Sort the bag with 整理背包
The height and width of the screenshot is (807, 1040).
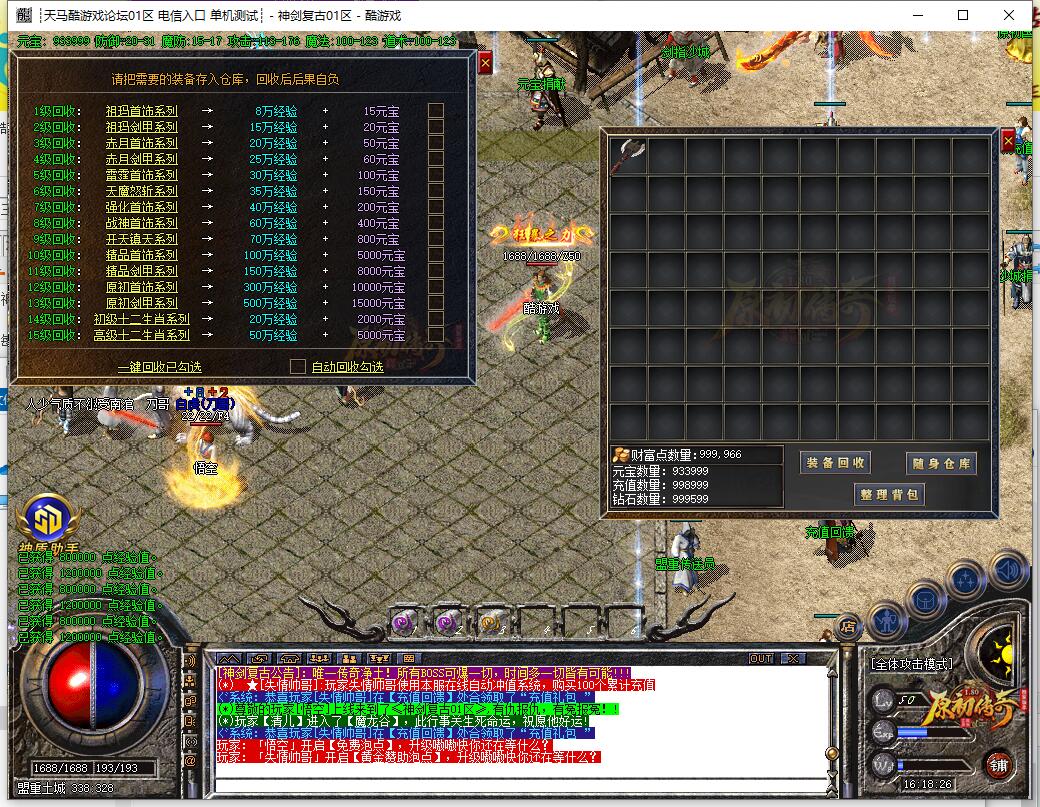pos(888,494)
